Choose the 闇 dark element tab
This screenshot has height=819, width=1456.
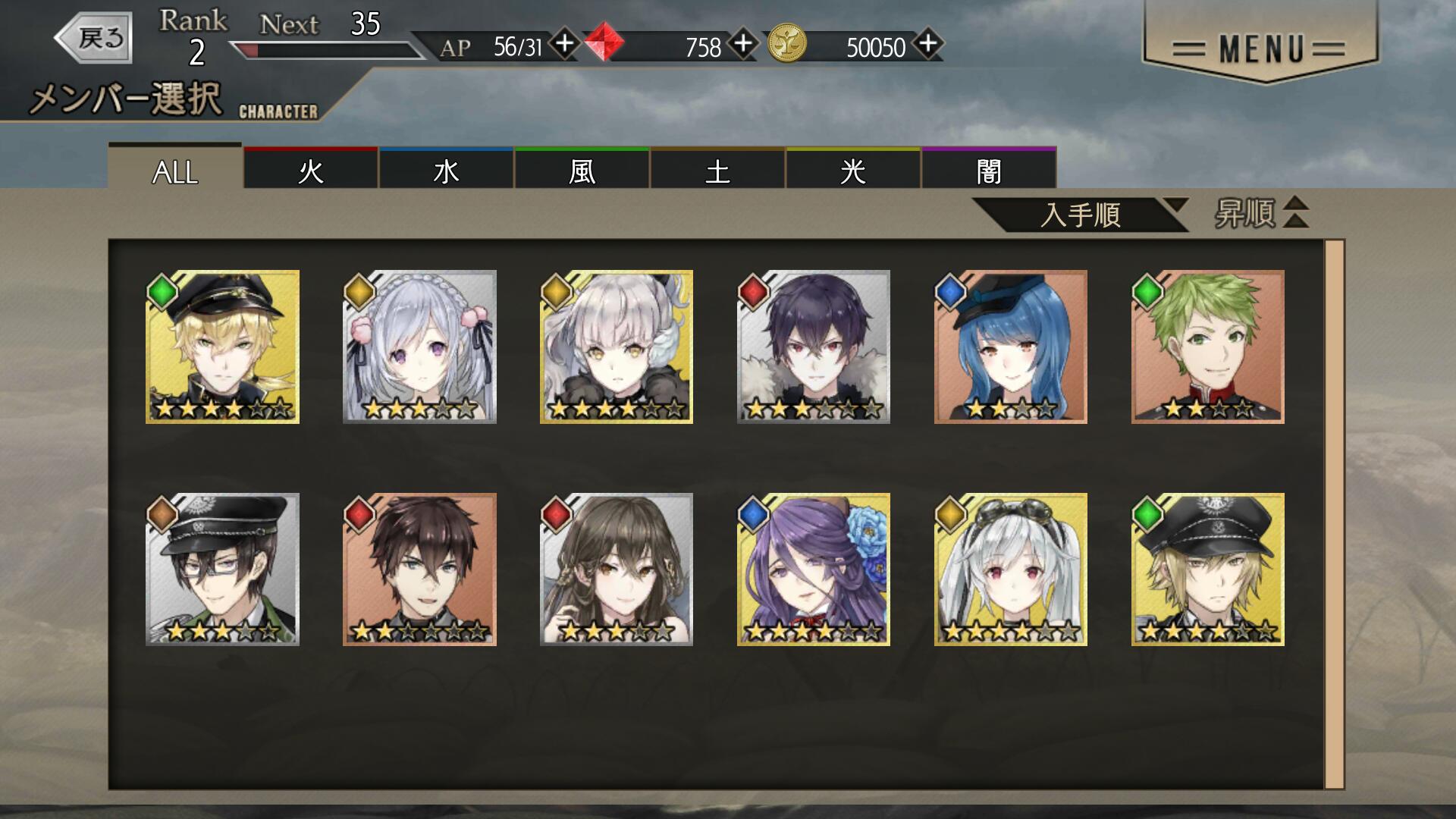989,170
